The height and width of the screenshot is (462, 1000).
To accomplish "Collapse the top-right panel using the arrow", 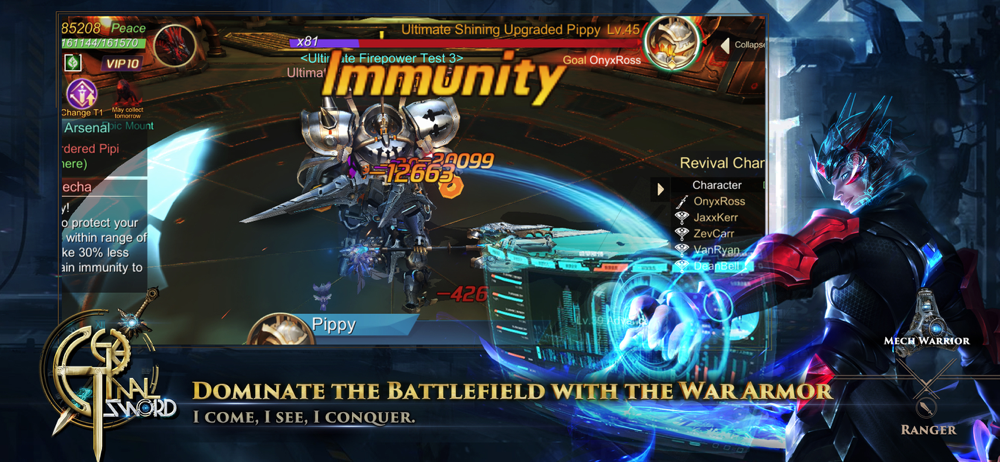I will [x=725, y=46].
